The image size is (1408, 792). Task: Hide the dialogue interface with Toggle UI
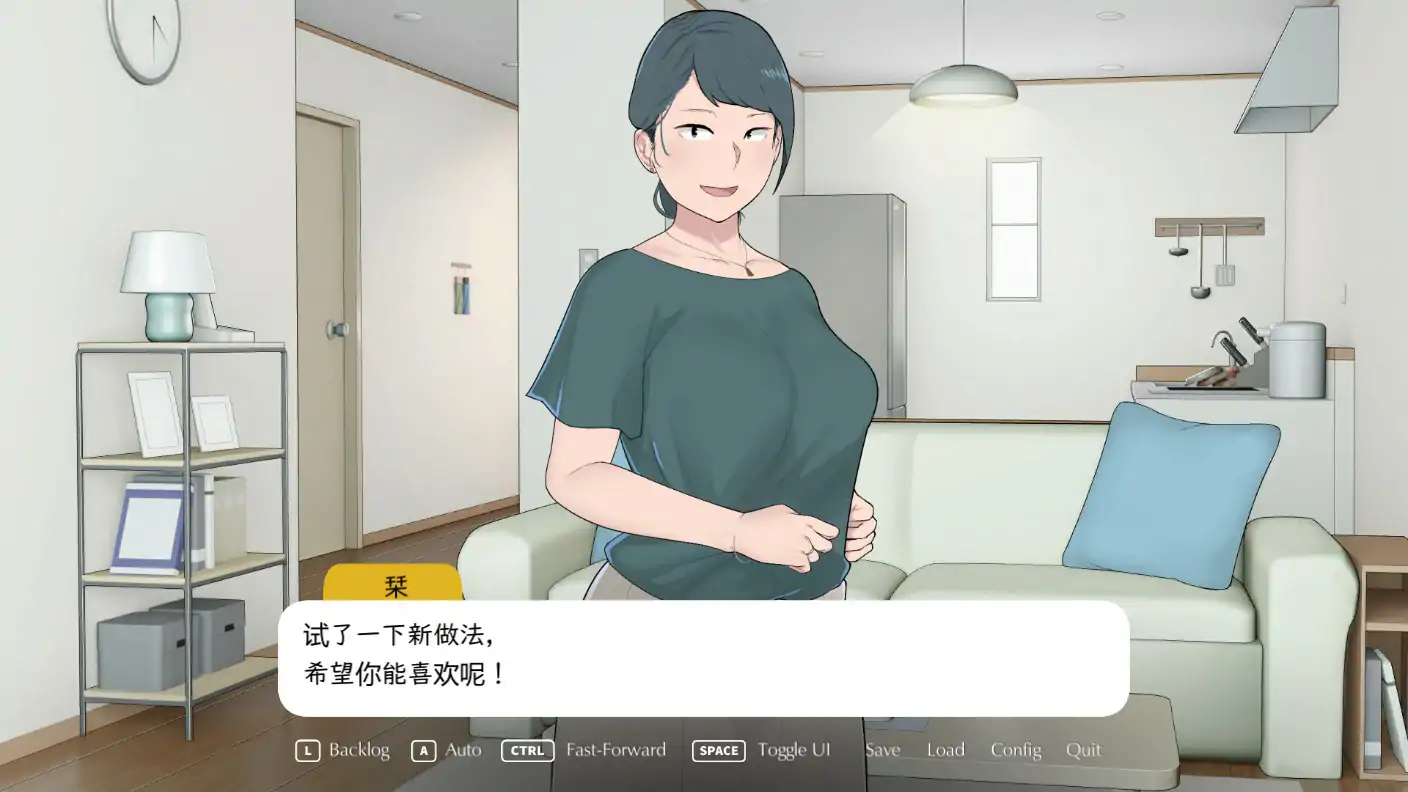point(795,750)
